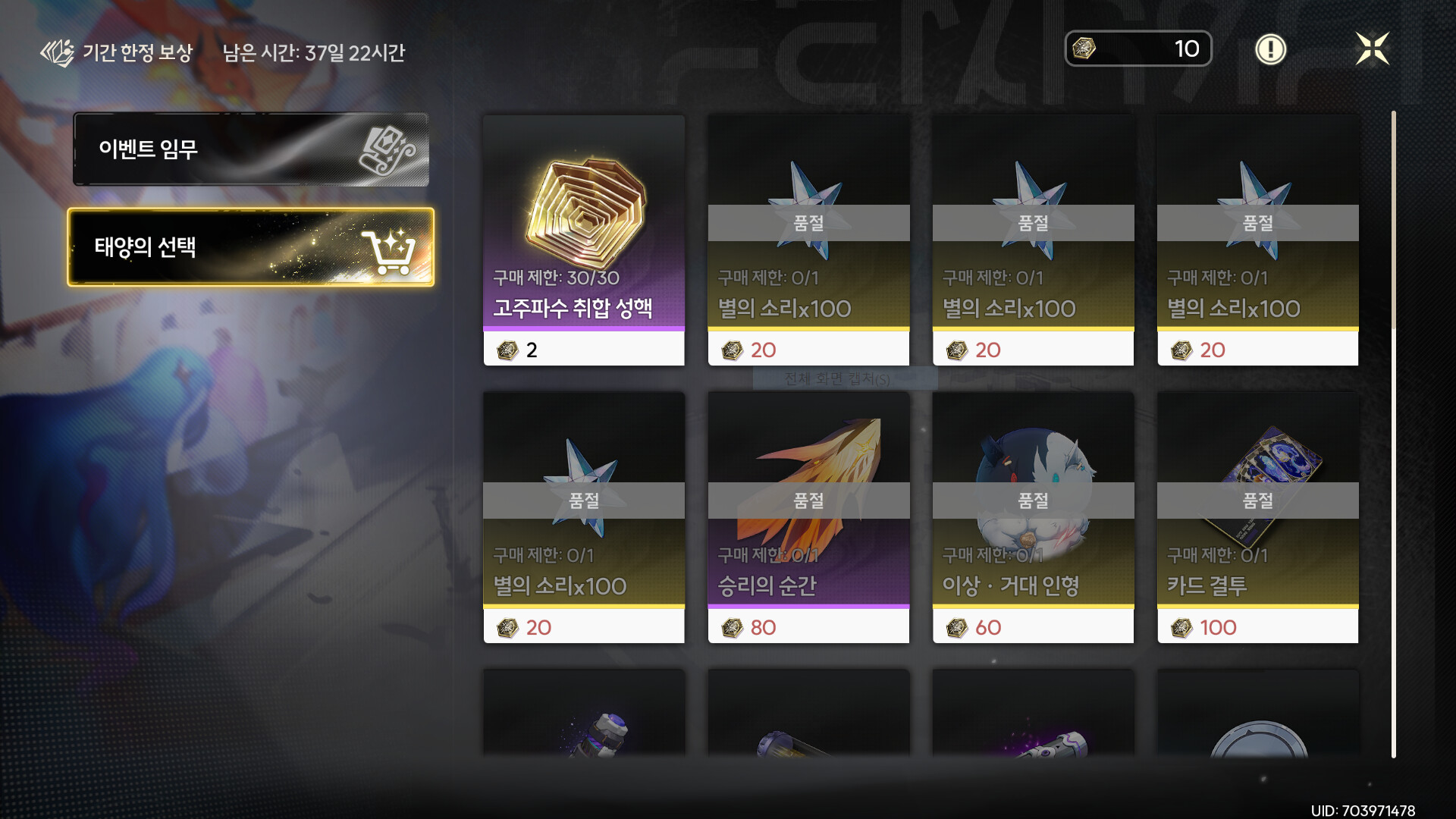The image size is (1456, 819).
Task: Select the 승리의 순간 shop item
Action: pos(808,517)
